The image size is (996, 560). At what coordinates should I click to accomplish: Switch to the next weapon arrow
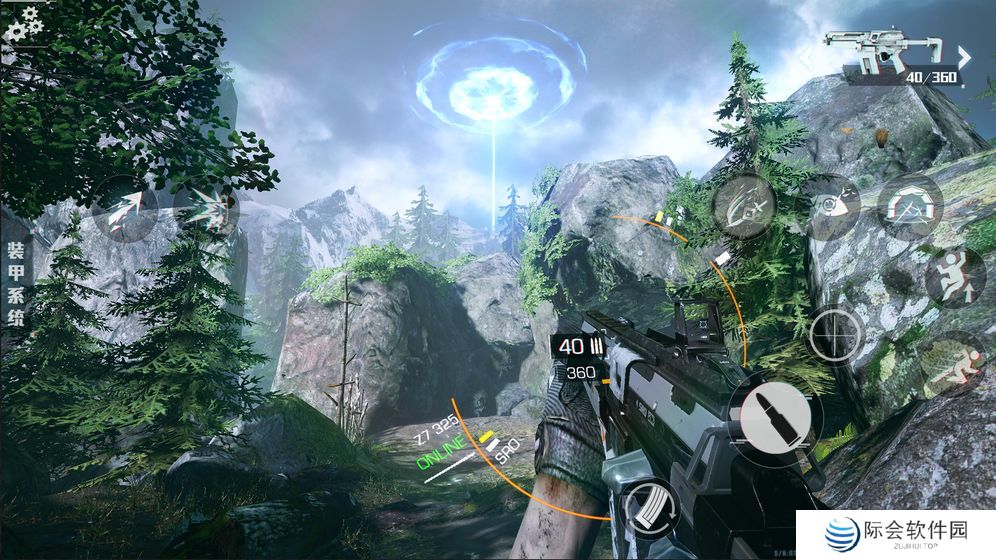(x=965, y=56)
